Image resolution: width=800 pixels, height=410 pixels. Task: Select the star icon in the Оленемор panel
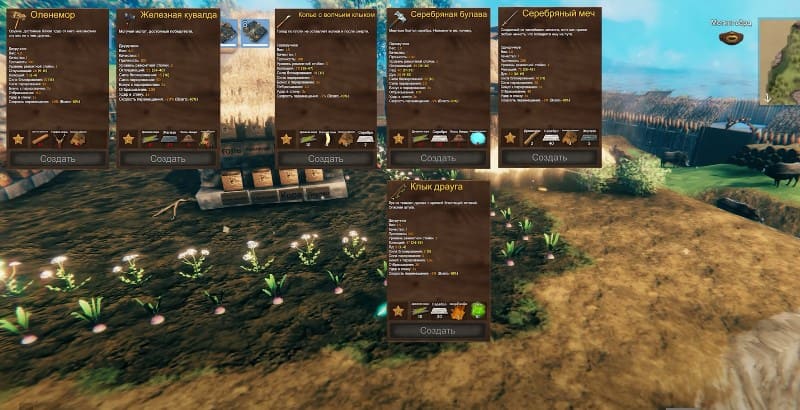tap(18, 138)
